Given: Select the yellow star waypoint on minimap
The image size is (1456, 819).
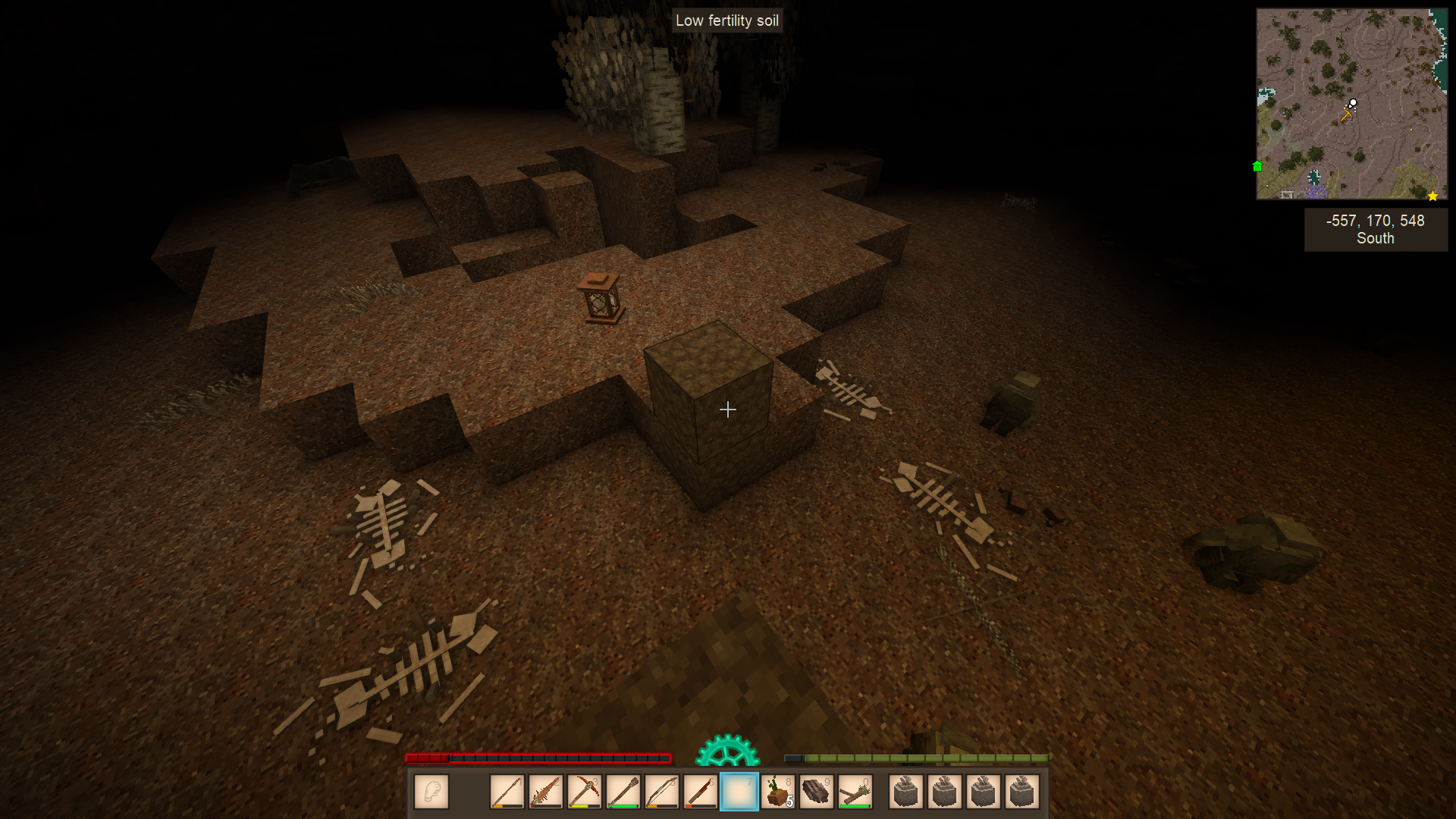Looking at the screenshot, I should coord(1432,196).
